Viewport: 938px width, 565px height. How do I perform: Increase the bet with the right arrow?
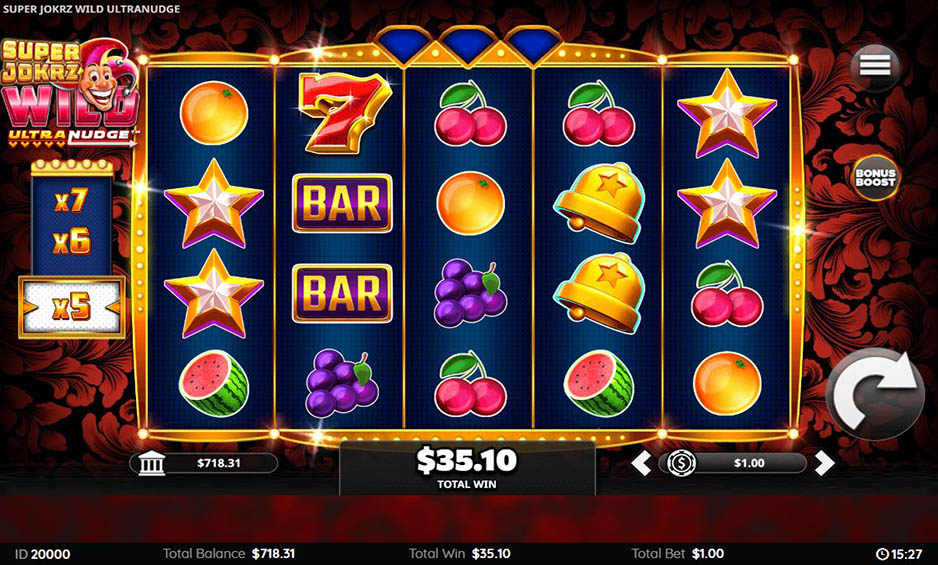click(x=824, y=463)
